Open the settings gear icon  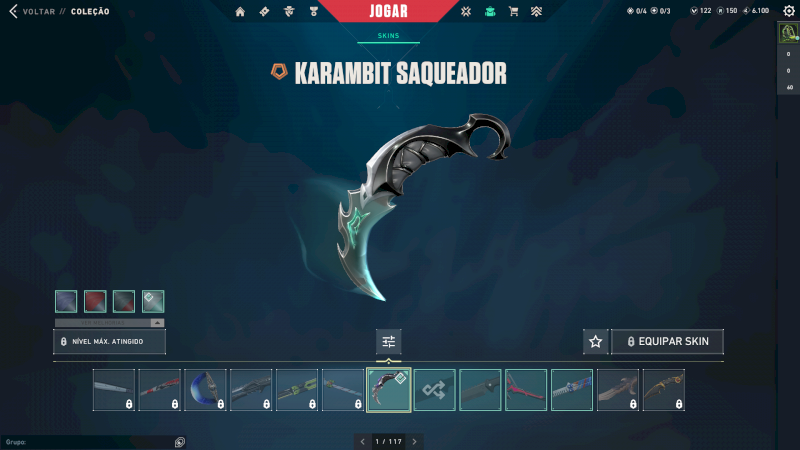788,11
